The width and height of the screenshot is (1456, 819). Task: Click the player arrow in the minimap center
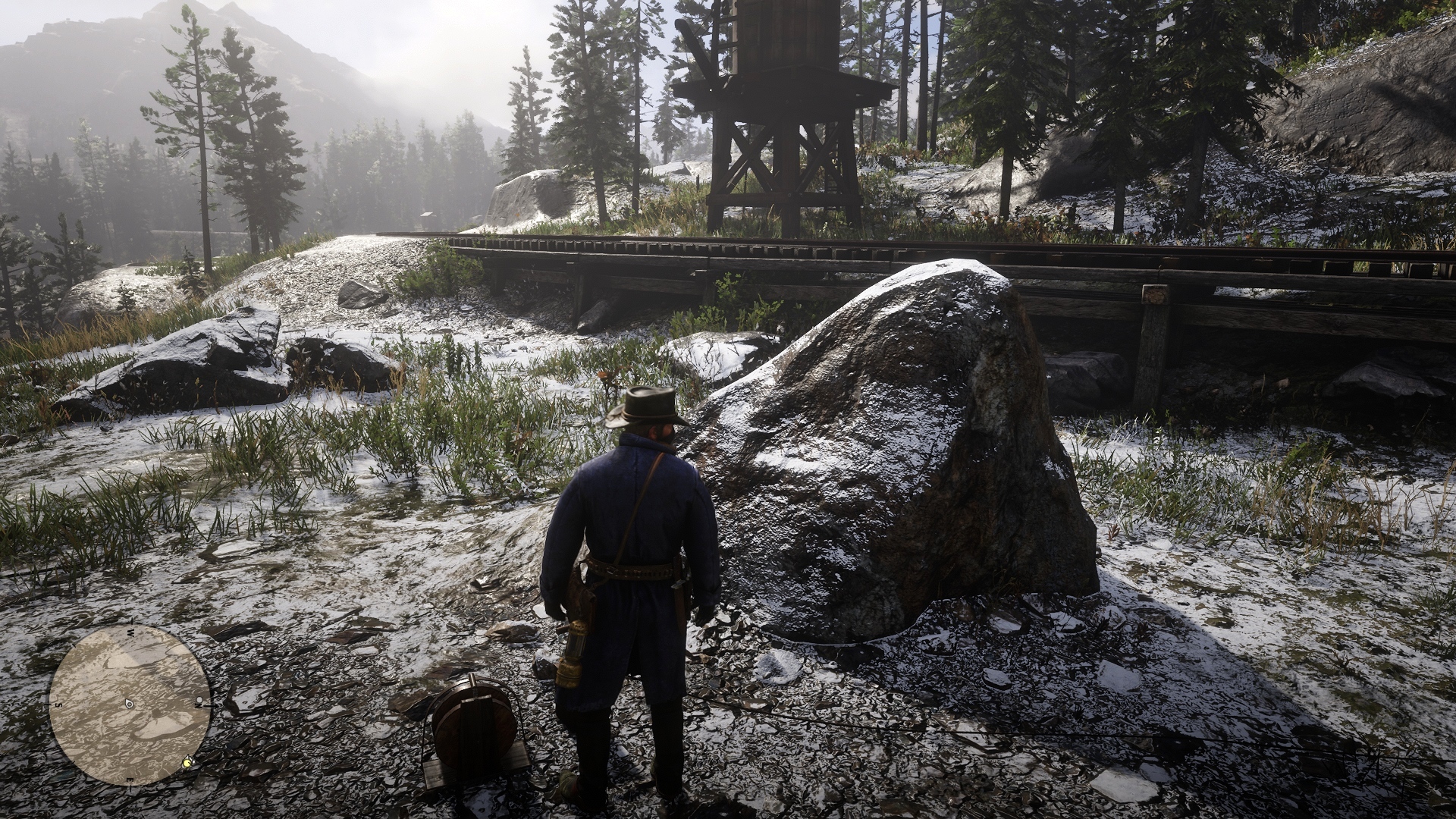tap(130, 704)
